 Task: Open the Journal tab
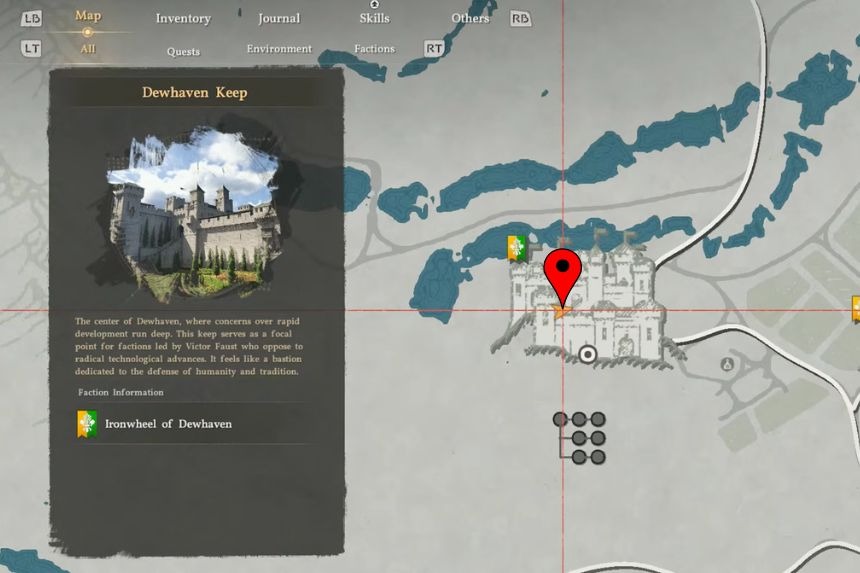278,18
